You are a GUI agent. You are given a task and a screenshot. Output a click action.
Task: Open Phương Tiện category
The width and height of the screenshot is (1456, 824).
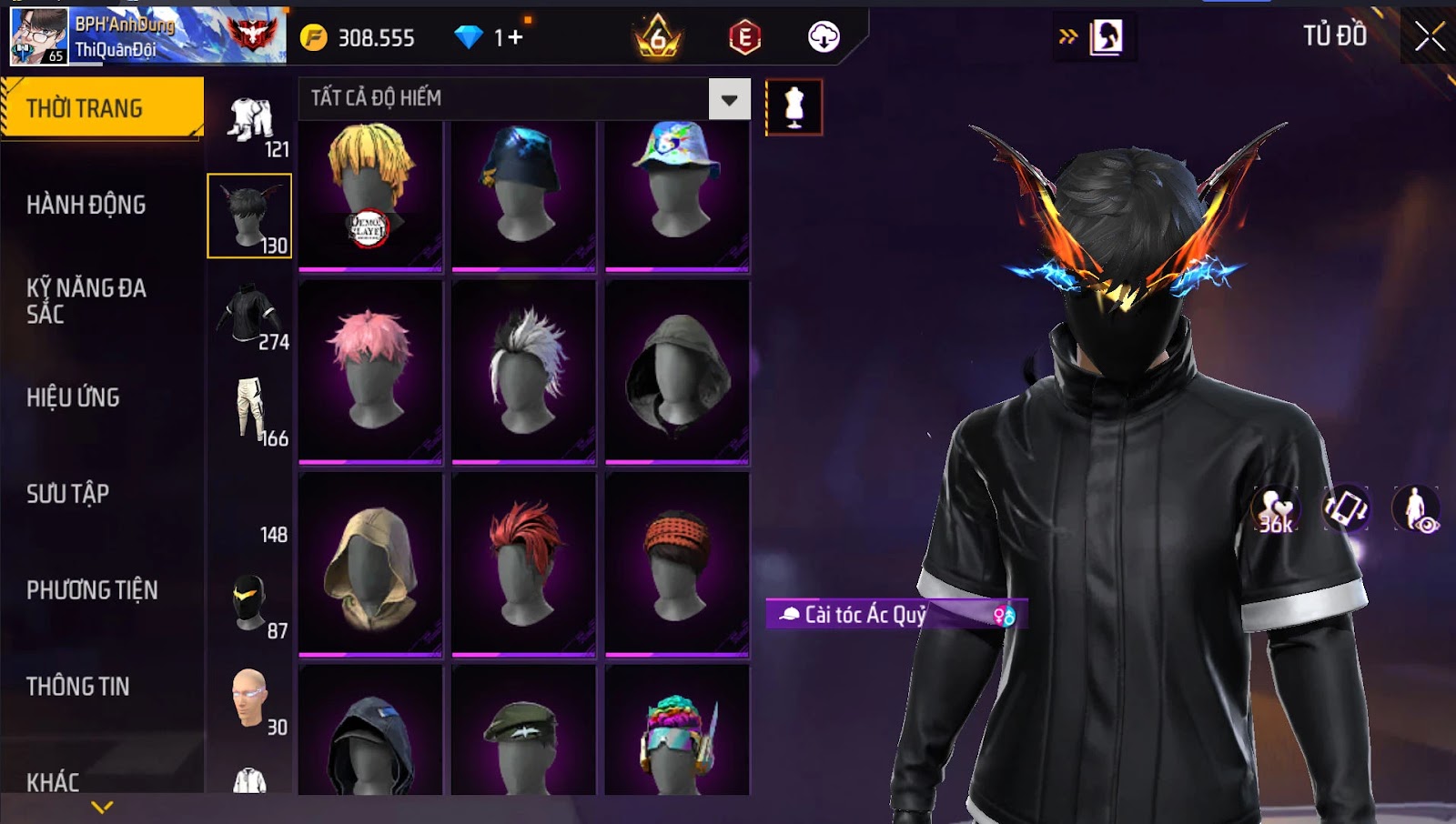[x=92, y=590]
